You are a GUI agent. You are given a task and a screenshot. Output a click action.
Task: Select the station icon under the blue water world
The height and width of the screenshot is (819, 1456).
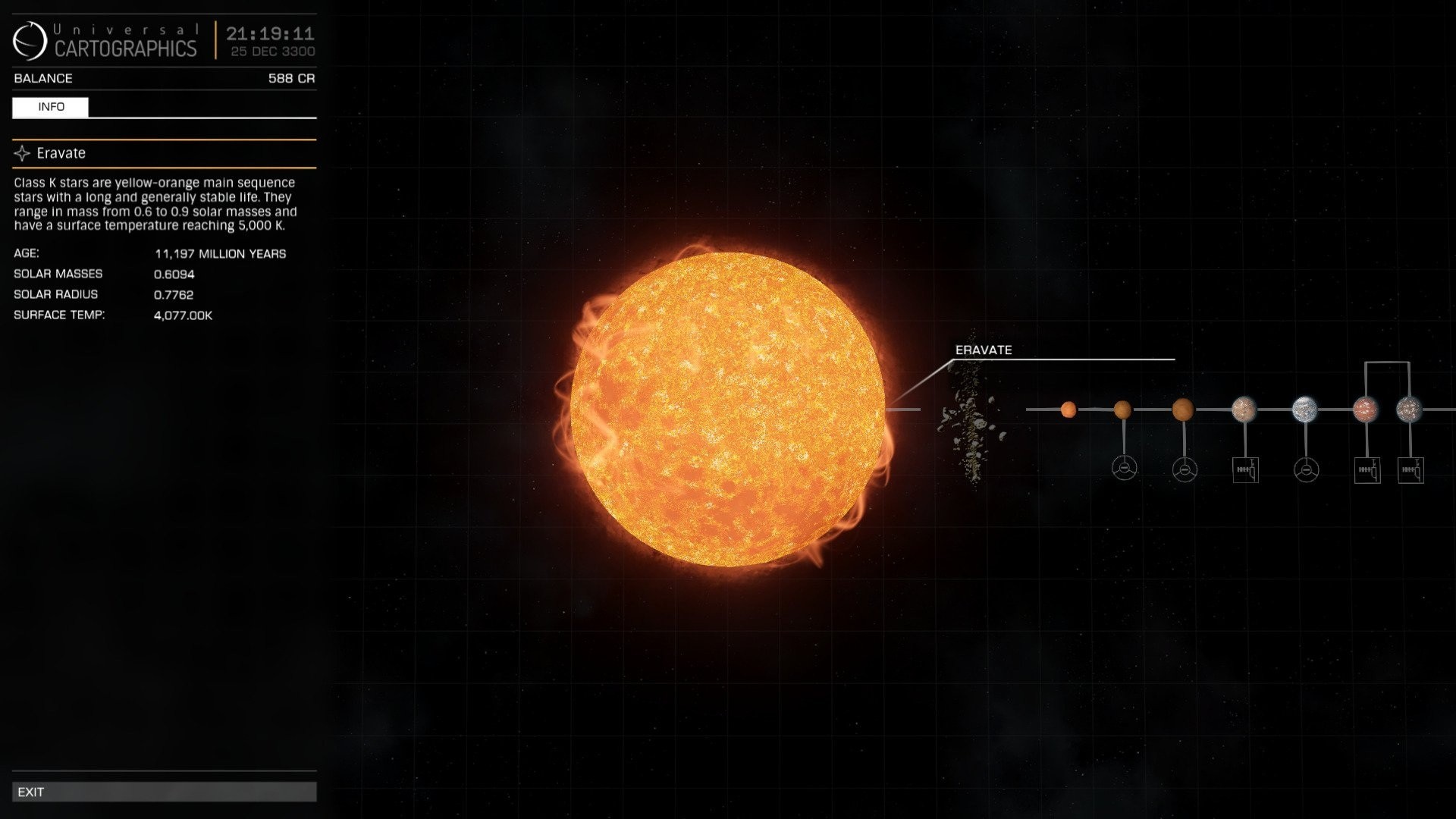tap(1307, 469)
